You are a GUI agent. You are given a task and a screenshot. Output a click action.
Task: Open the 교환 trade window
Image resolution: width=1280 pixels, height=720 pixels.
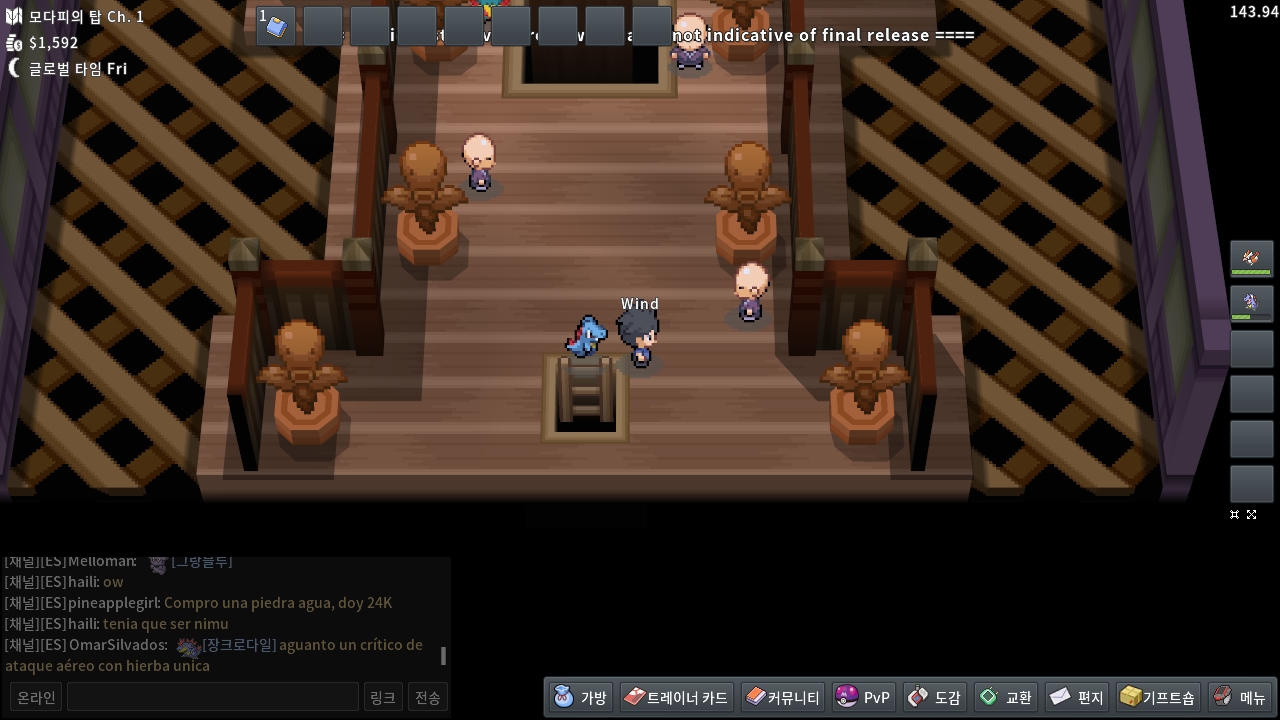[x=1005, y=697]
